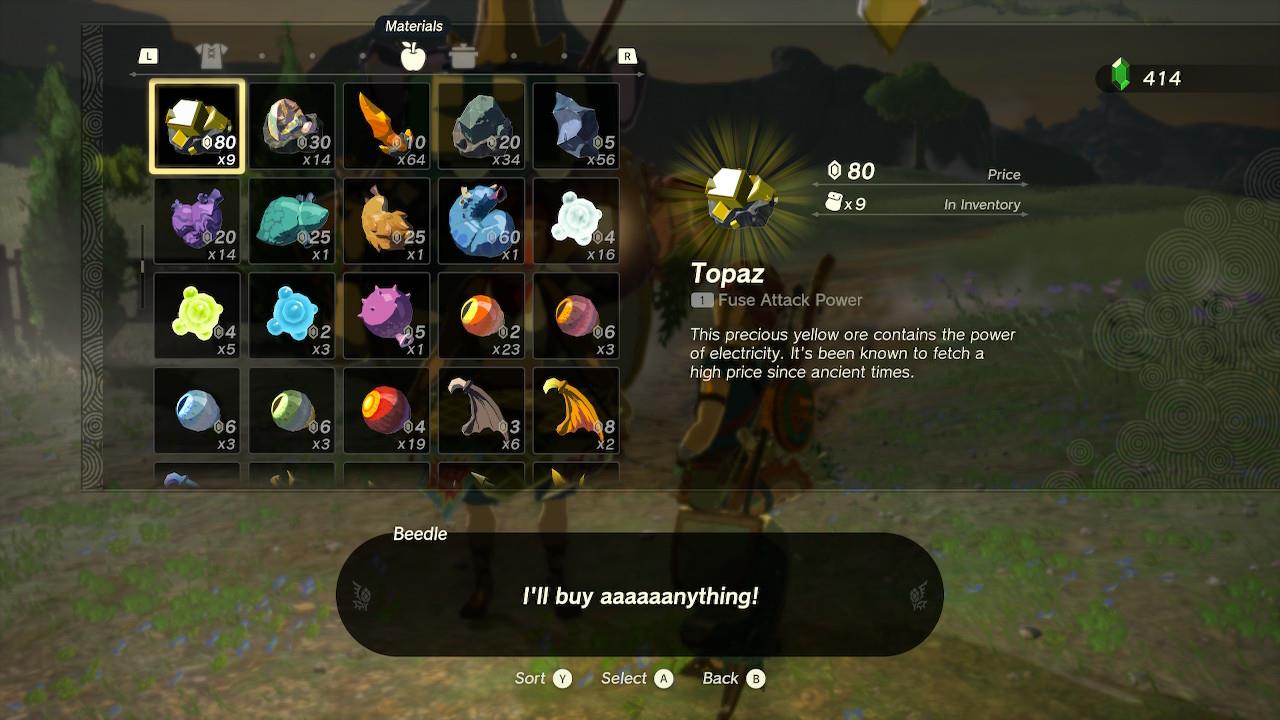
Task: Select the yellow Chuchu Jelly
Action: (197, 316)
